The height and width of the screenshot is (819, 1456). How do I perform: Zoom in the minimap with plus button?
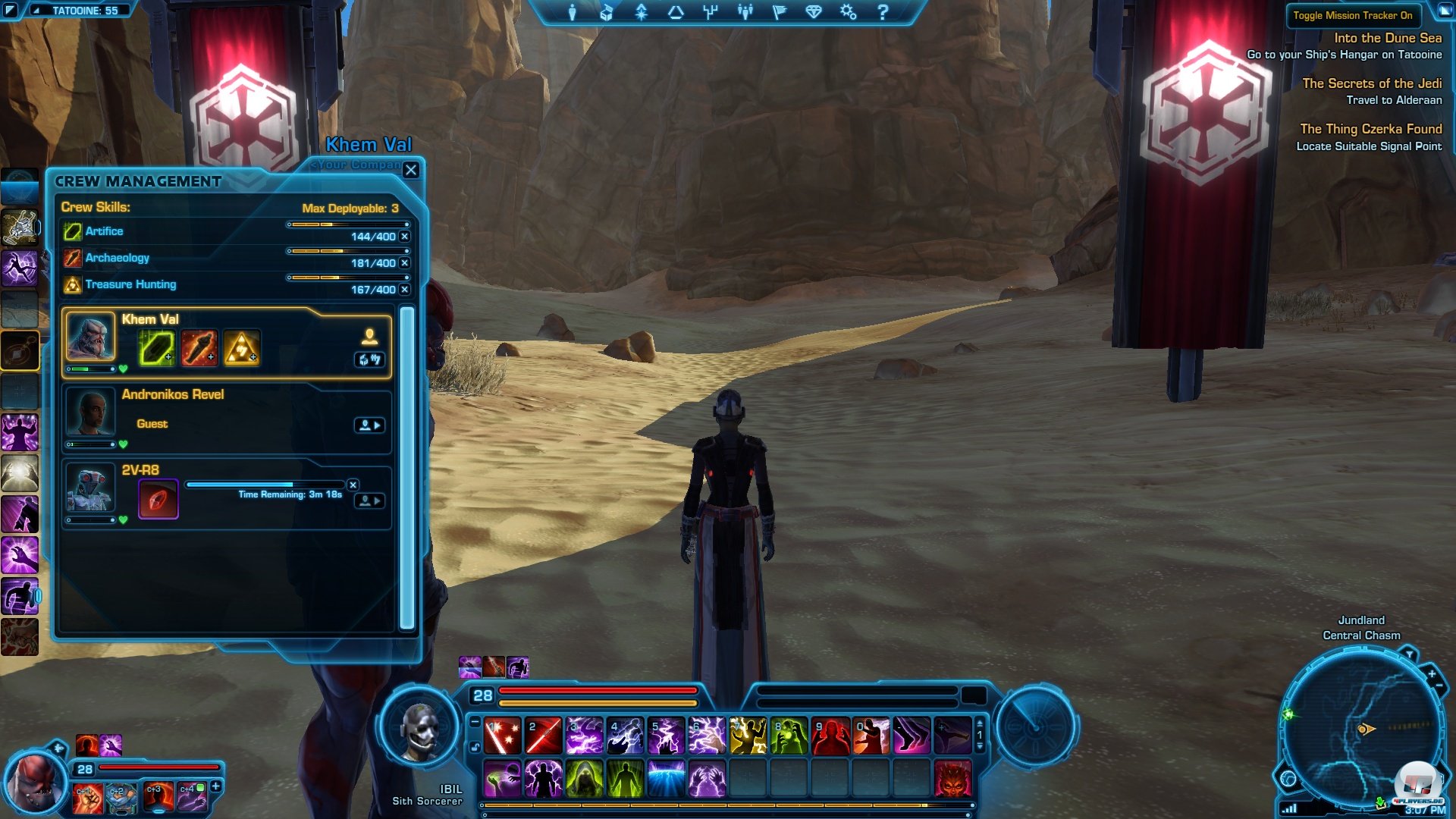click(1432, 673)
